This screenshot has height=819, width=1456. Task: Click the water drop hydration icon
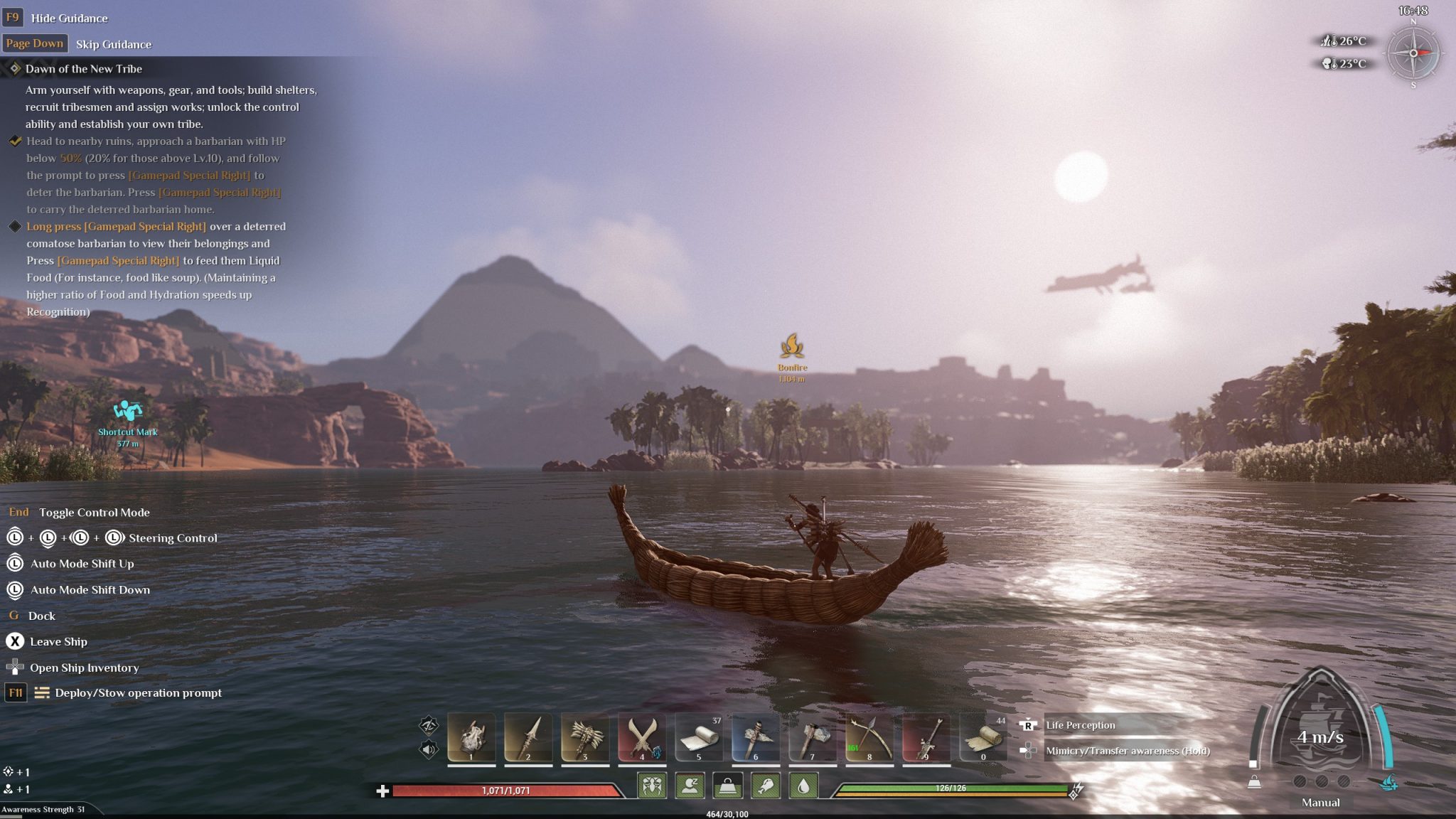click(803, 786)
